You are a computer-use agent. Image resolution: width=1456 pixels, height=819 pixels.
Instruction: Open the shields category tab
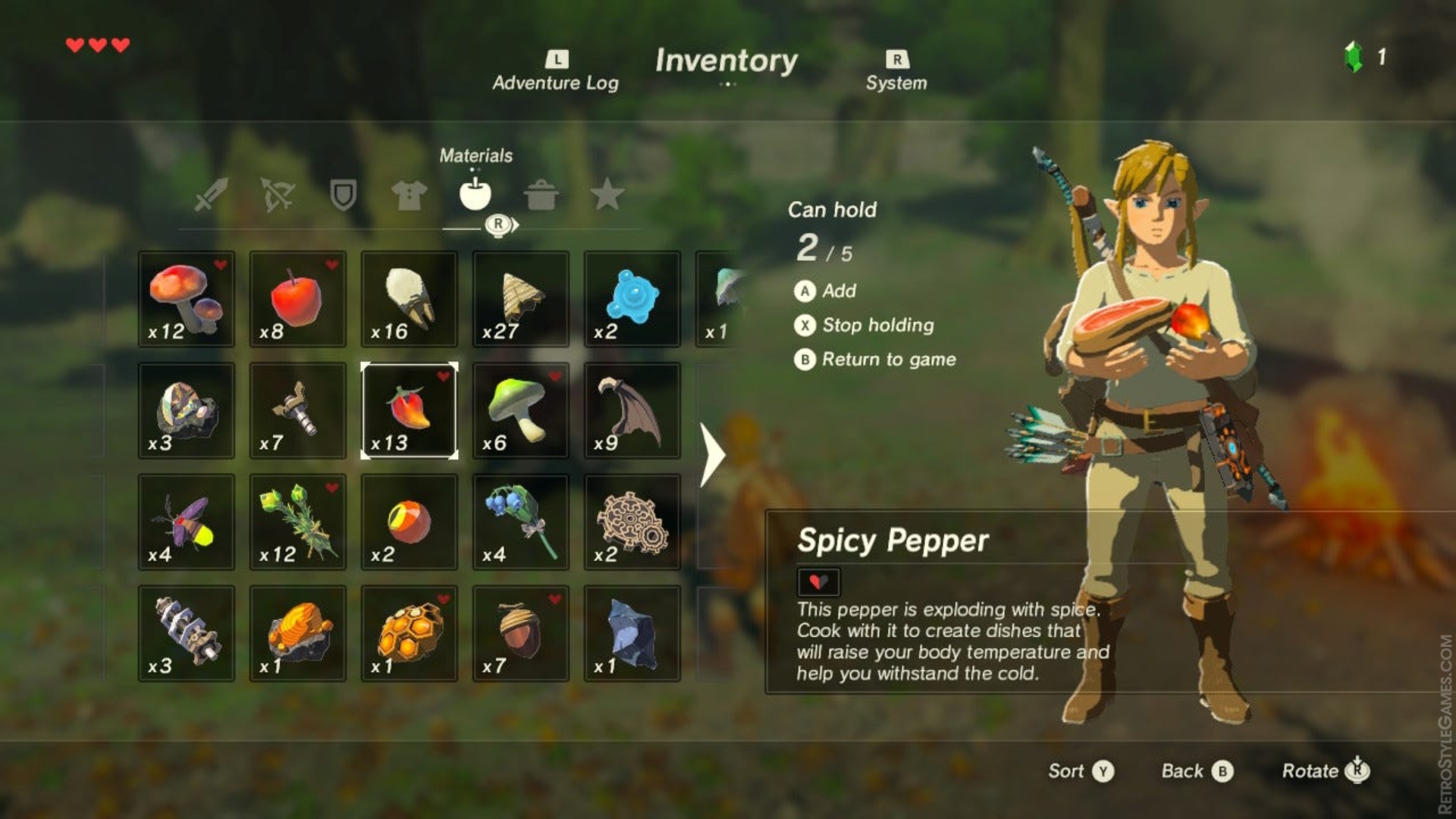(344, 194)
